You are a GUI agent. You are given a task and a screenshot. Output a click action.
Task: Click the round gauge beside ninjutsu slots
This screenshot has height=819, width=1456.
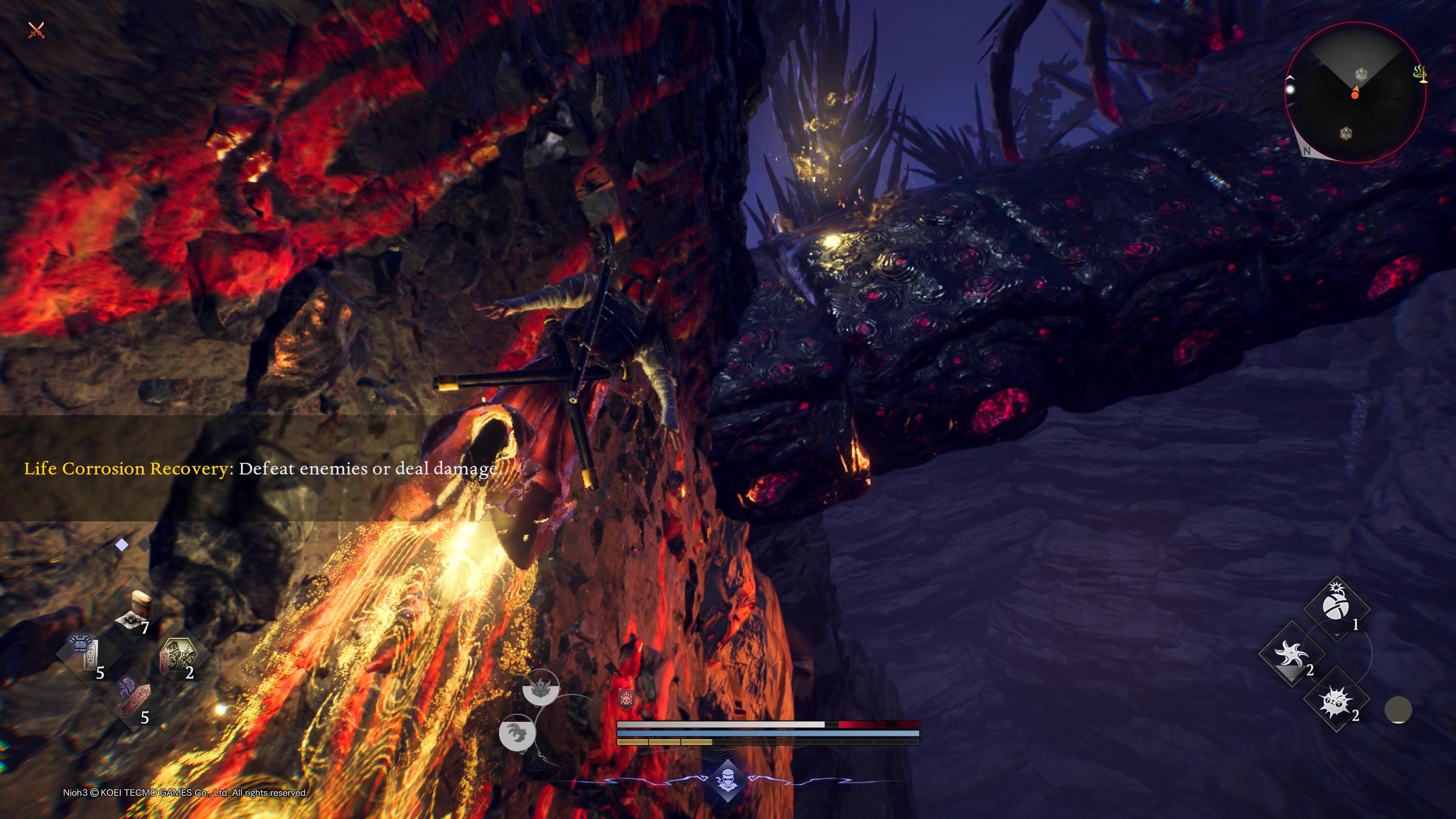(1398, 710)
